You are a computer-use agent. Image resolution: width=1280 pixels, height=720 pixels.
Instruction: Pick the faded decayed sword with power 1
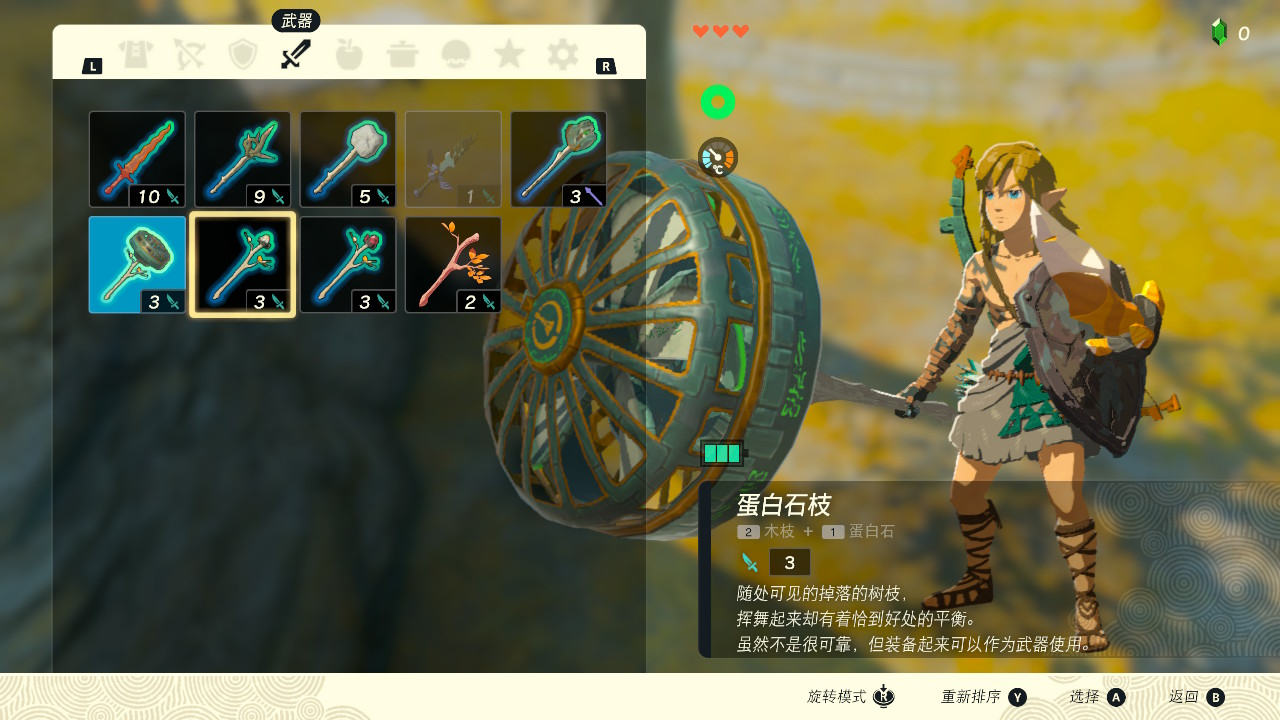pos(453,159)
